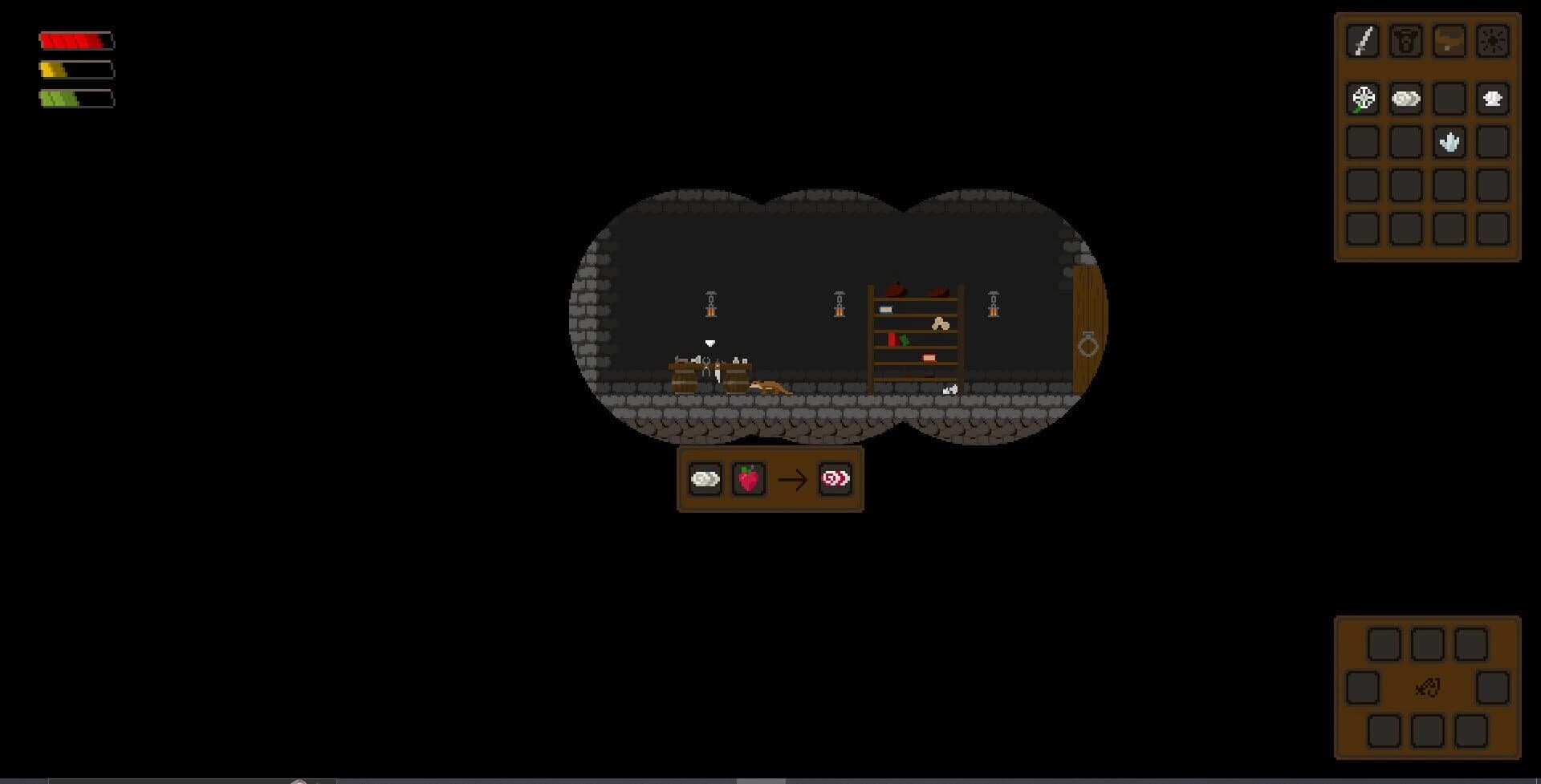Click the green stamina bar
This screenshot has height=784, width=1541.
pyautogui.click(x=76, y=98)
